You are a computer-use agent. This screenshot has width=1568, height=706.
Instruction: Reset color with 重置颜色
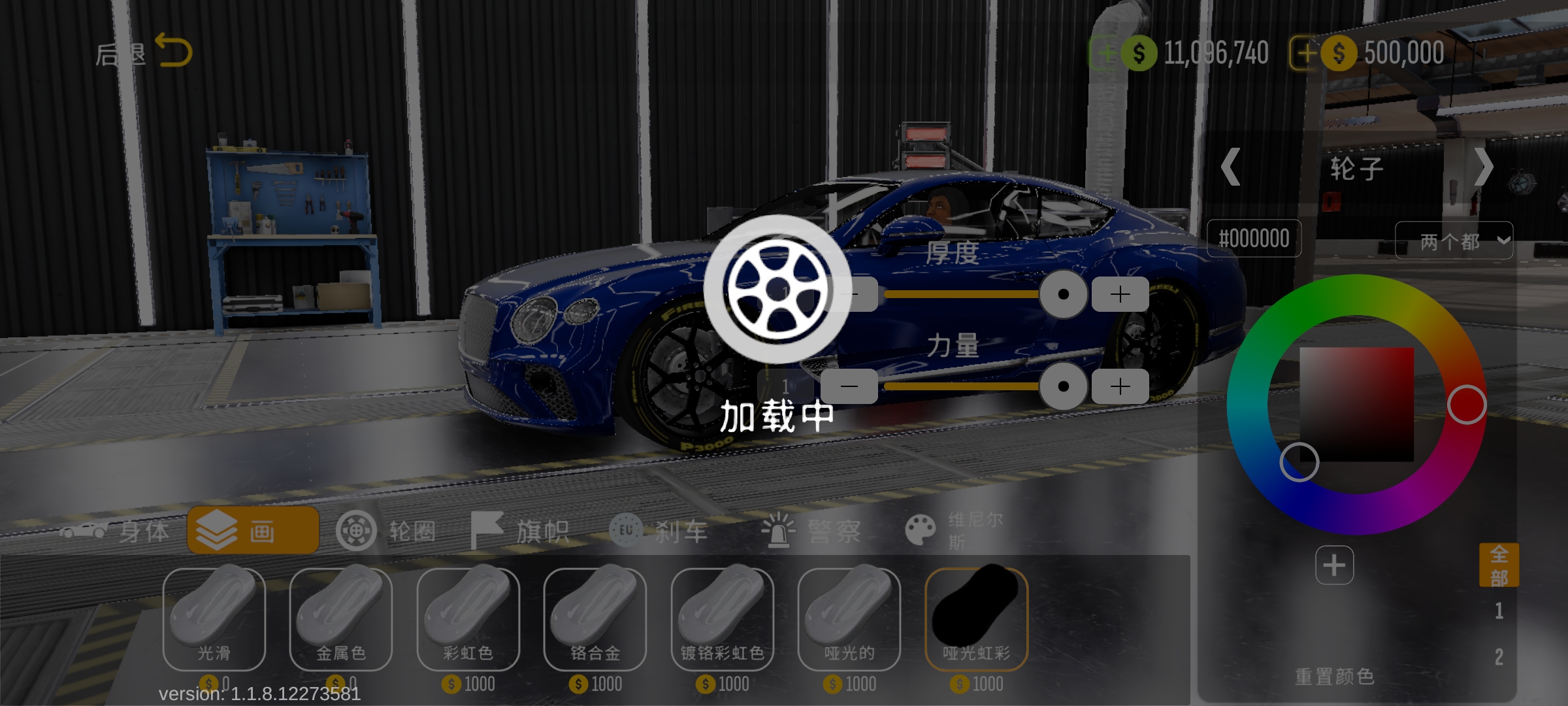[x=1334, y=676]
